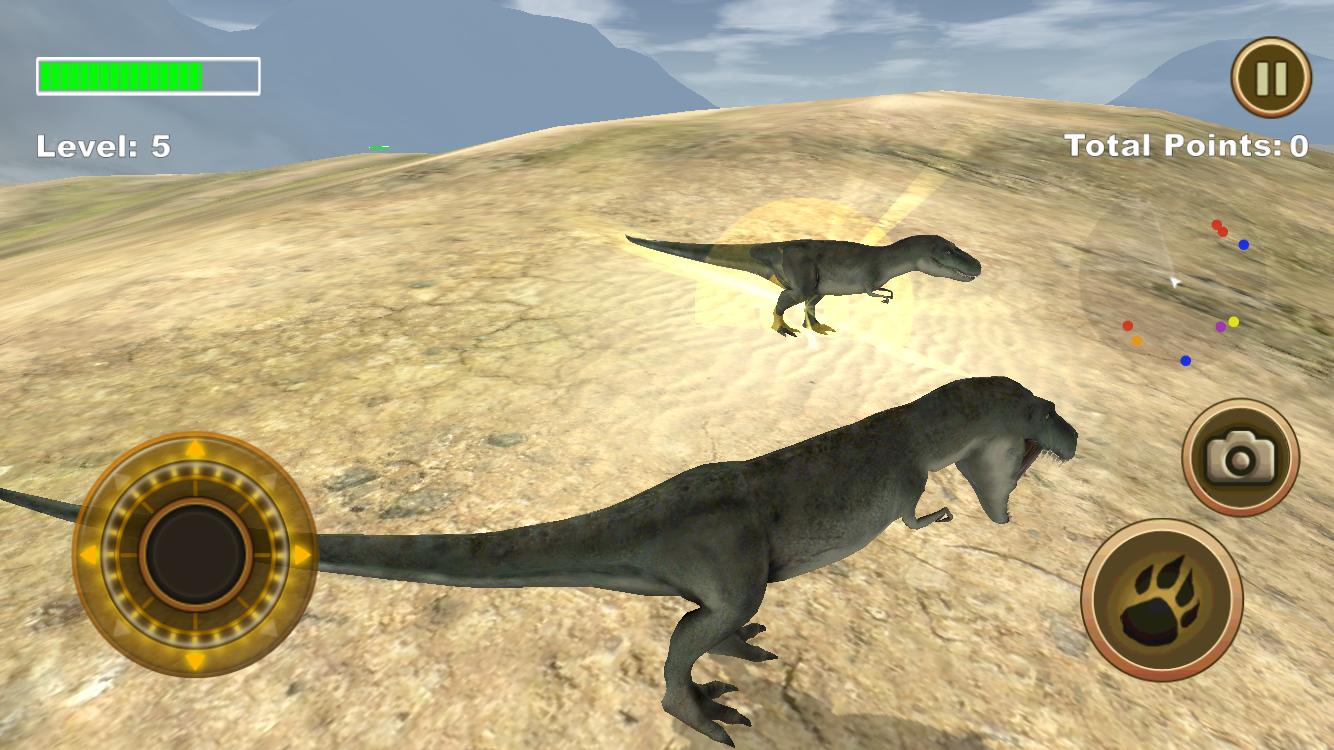1334x750 pixels.
Task: Tap the blue radar dot near the top
Action: tap(1243, 245)
